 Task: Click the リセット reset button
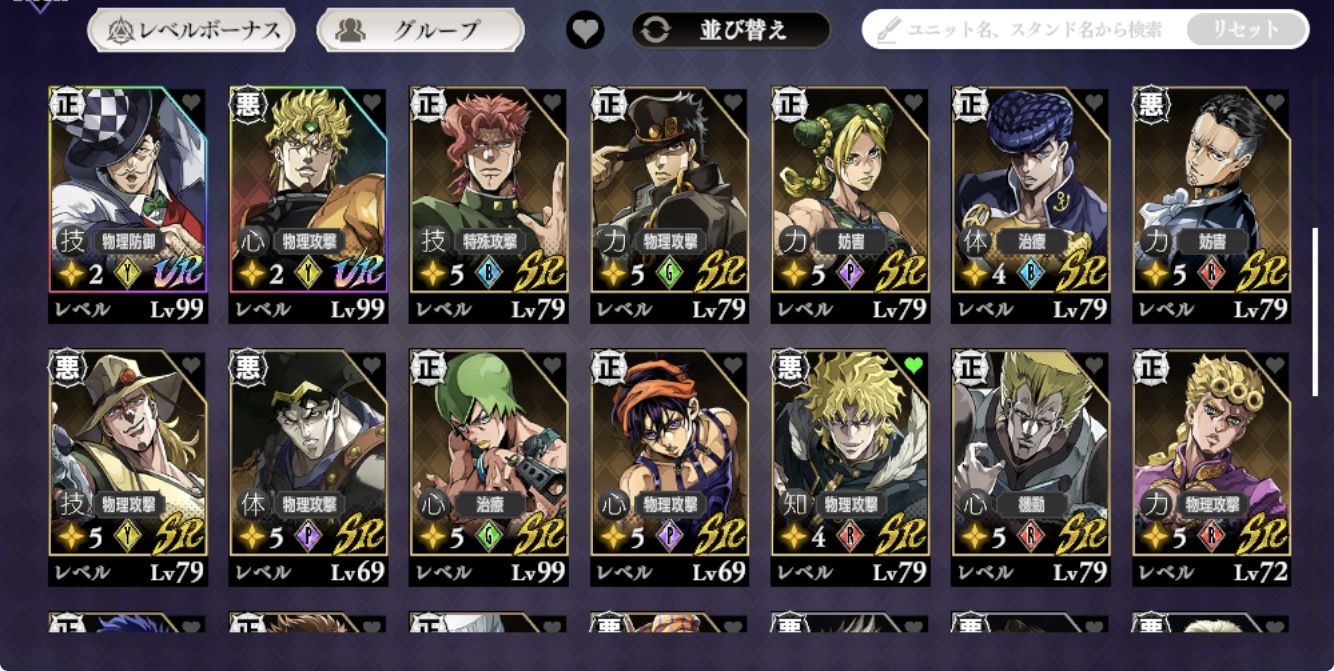tap(1246, 30)
